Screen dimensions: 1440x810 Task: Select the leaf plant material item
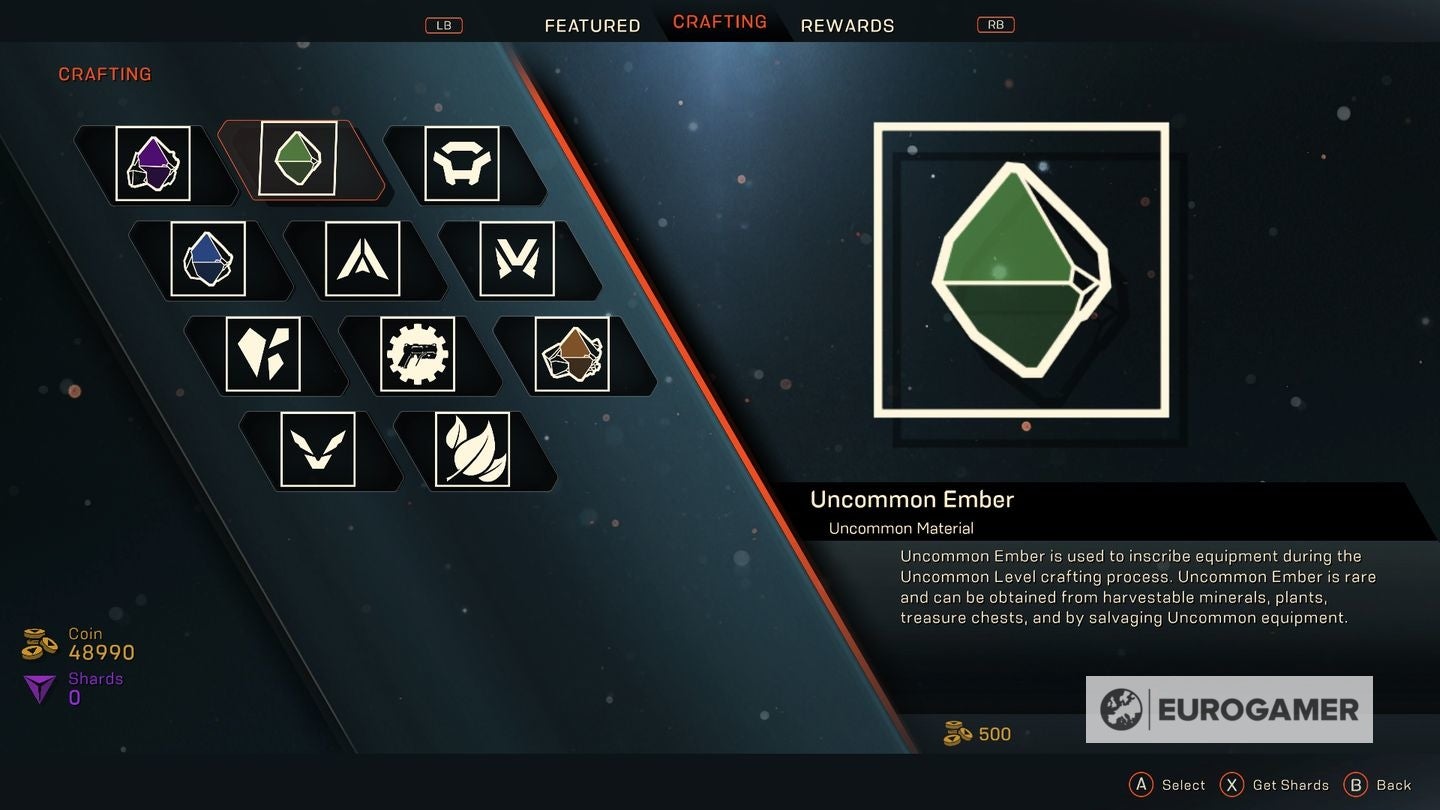[472, 449]
